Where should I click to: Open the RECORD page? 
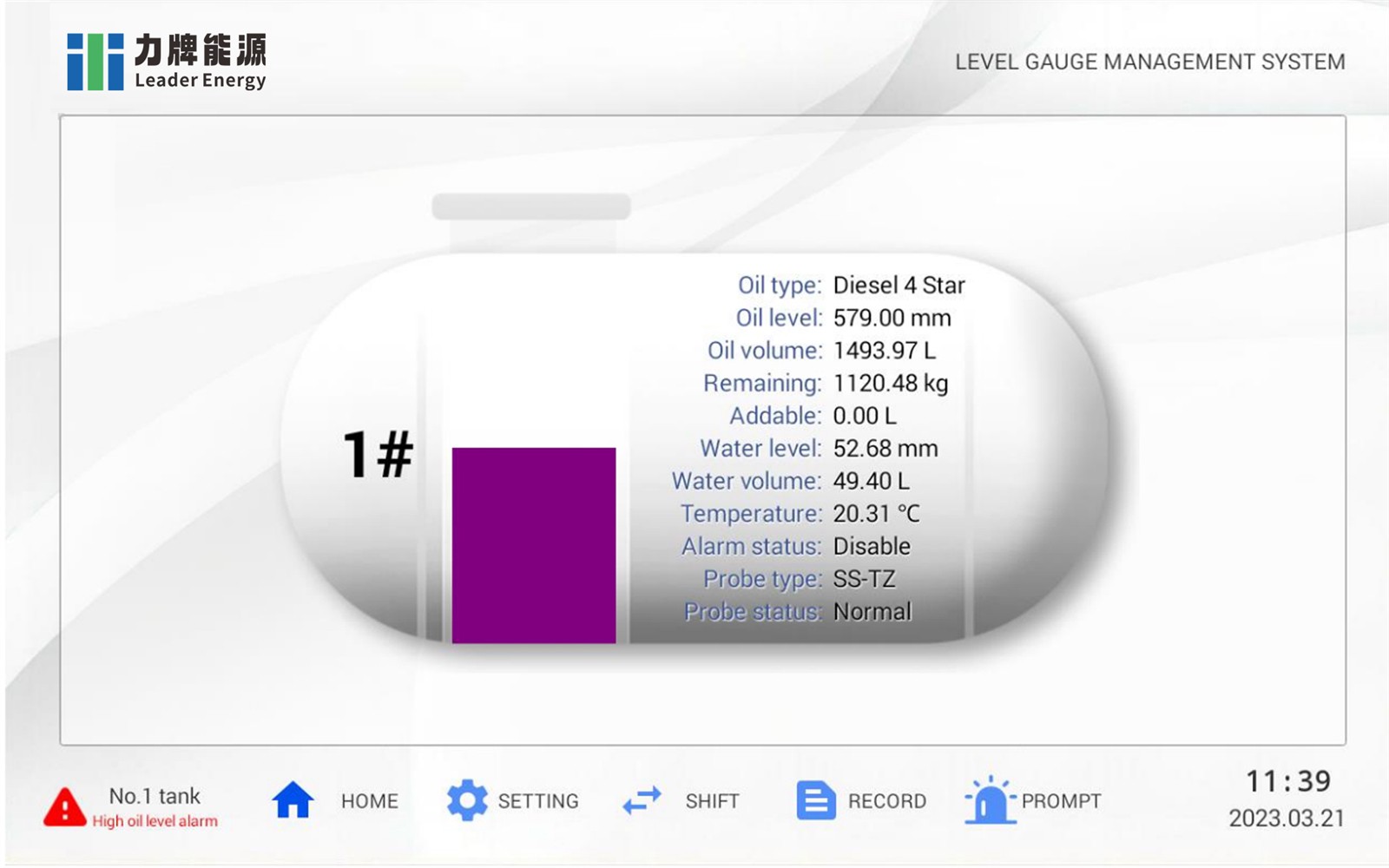click(861, 800)
